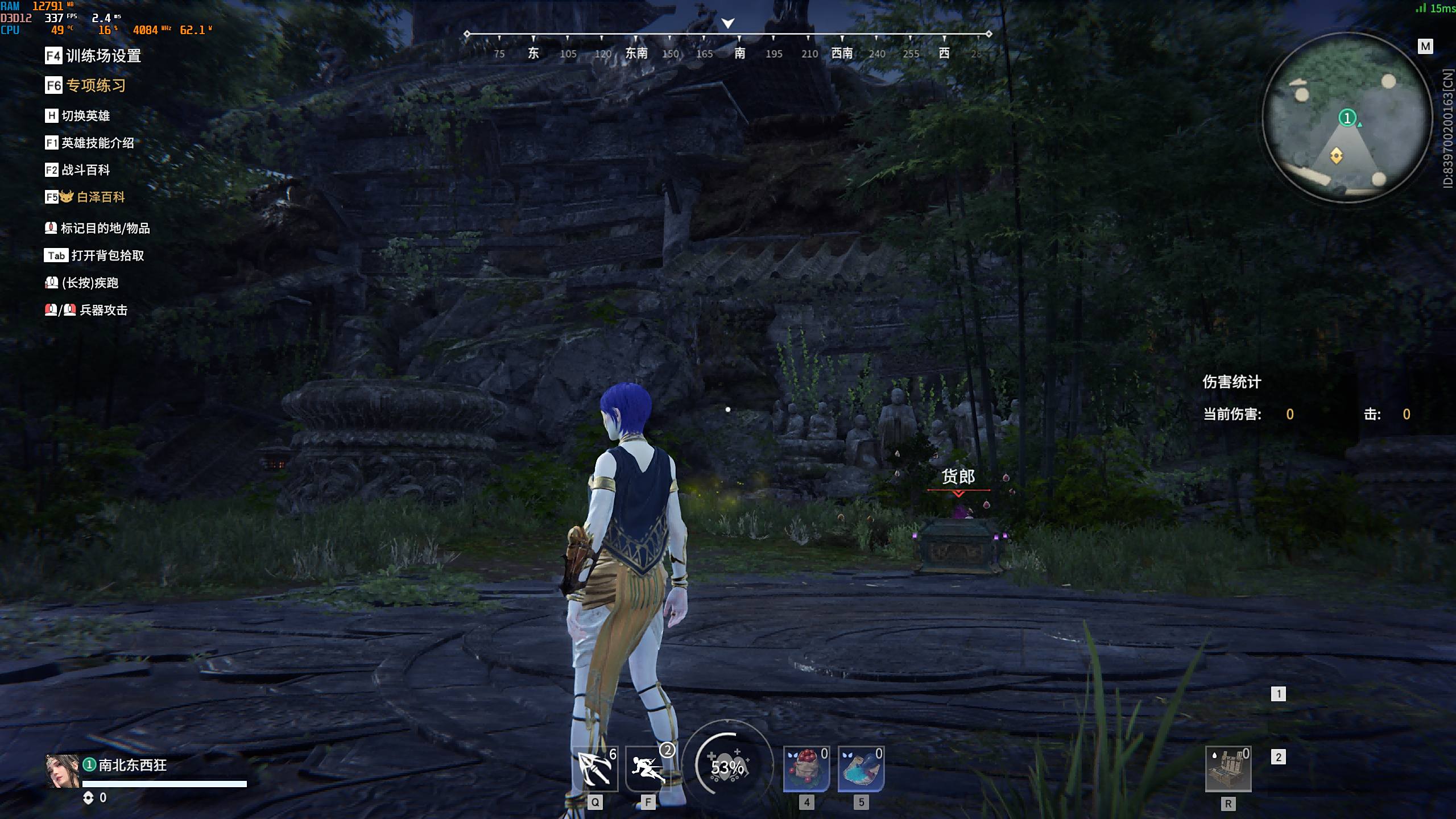Click the player portrait of 南北东西狂
Viewport: 1456px width, 819px height.
point(62,771)
